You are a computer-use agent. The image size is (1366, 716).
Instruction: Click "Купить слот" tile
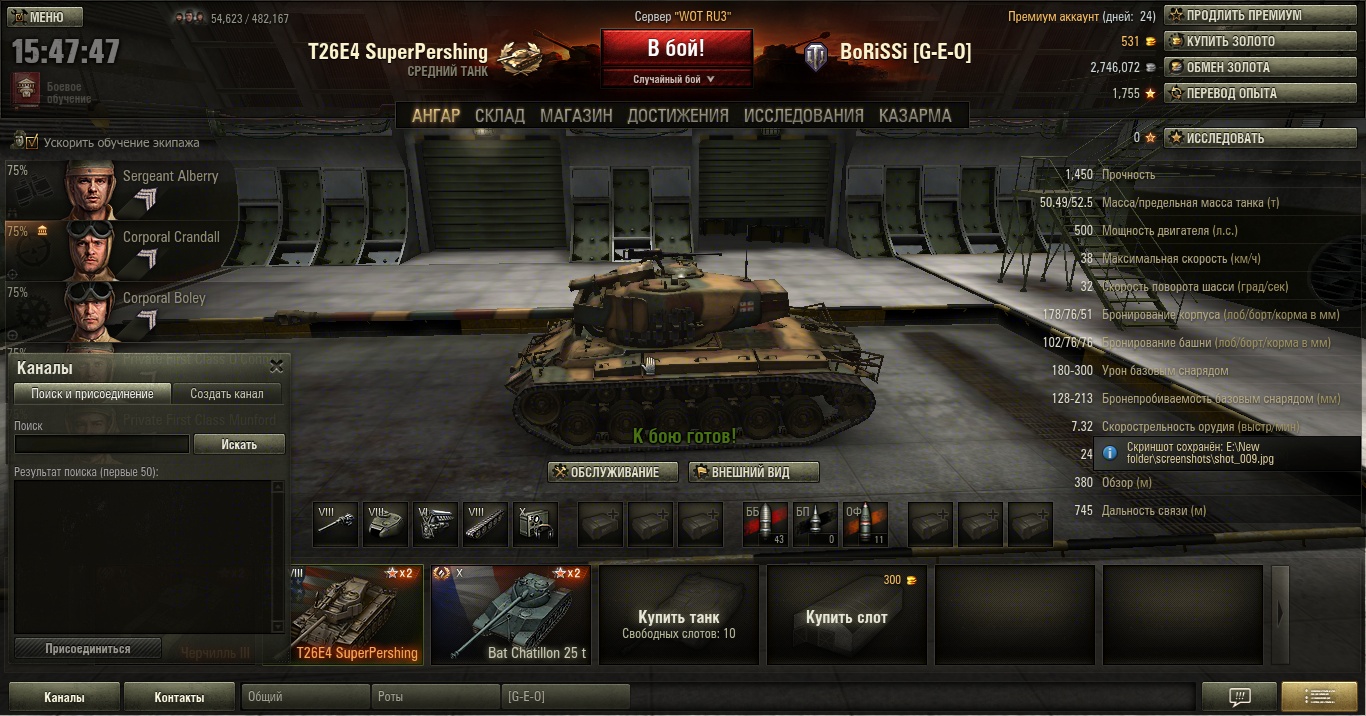click(846, 614)
